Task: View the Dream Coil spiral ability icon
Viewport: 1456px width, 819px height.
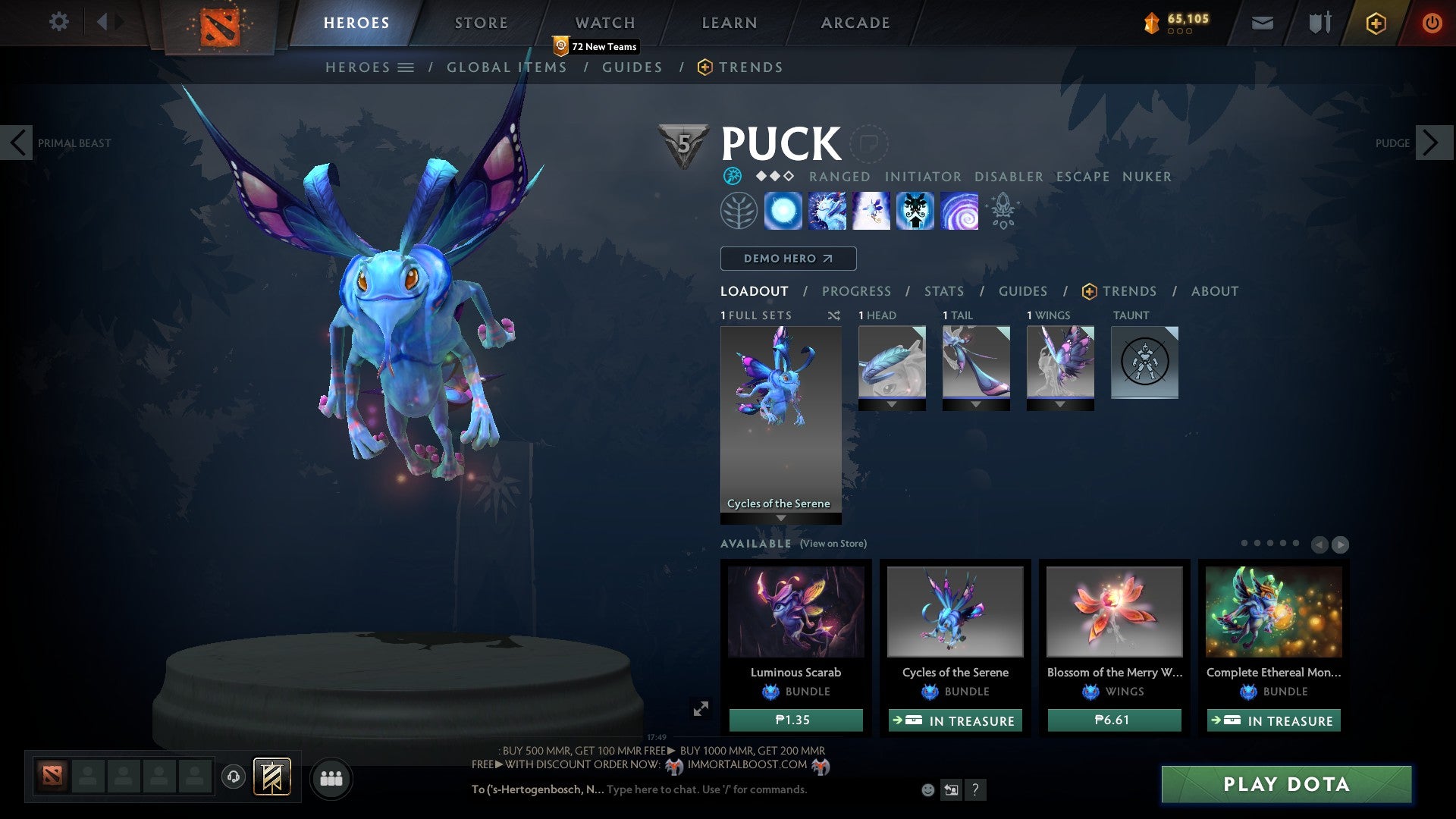Action: coord(959,211)
